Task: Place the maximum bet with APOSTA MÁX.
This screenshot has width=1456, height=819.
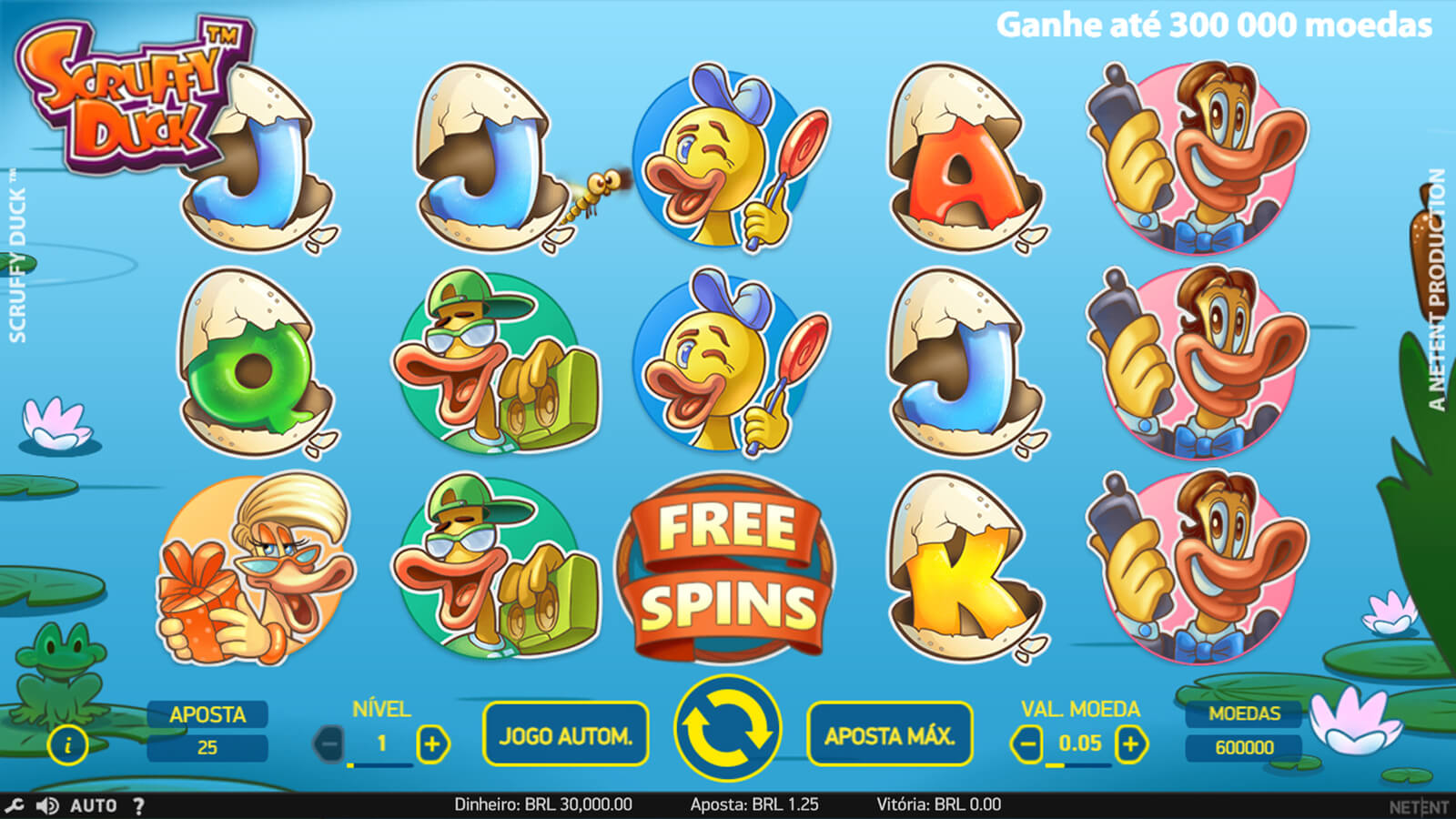Action: (x=889, y=734)
